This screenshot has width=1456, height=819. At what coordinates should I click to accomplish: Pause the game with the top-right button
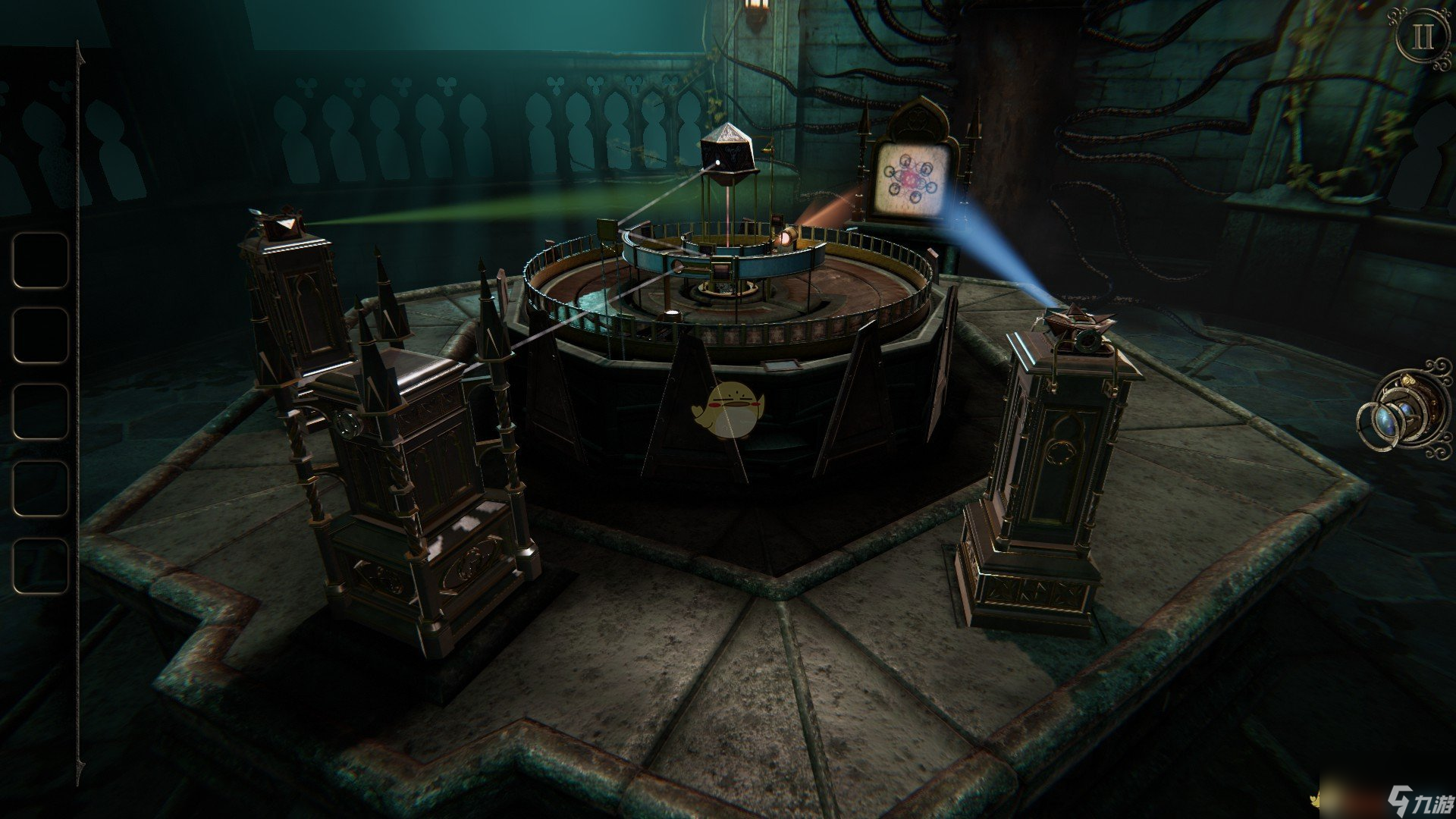[1421, 37]
